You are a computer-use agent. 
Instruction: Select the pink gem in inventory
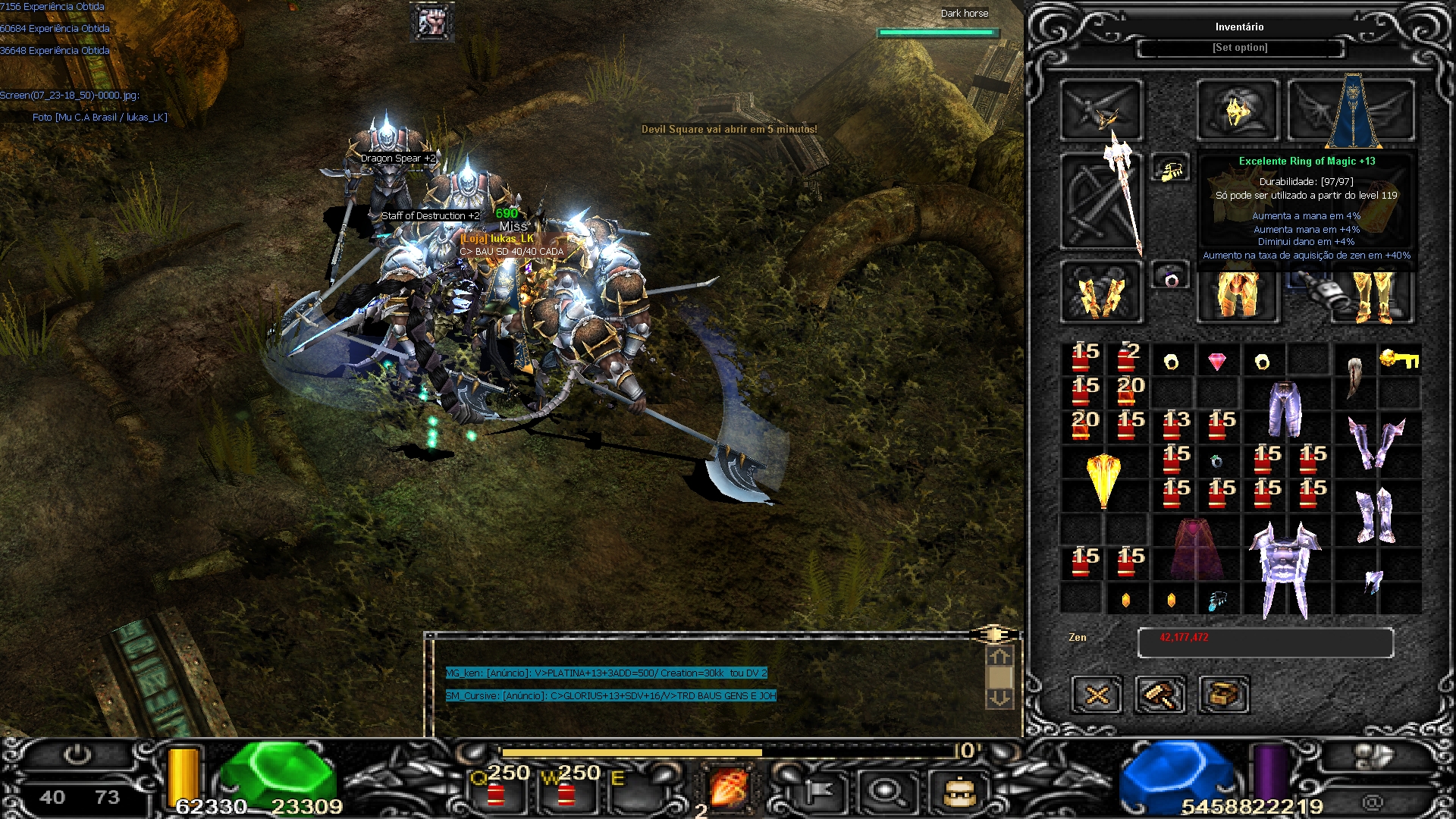(1217, 361)
